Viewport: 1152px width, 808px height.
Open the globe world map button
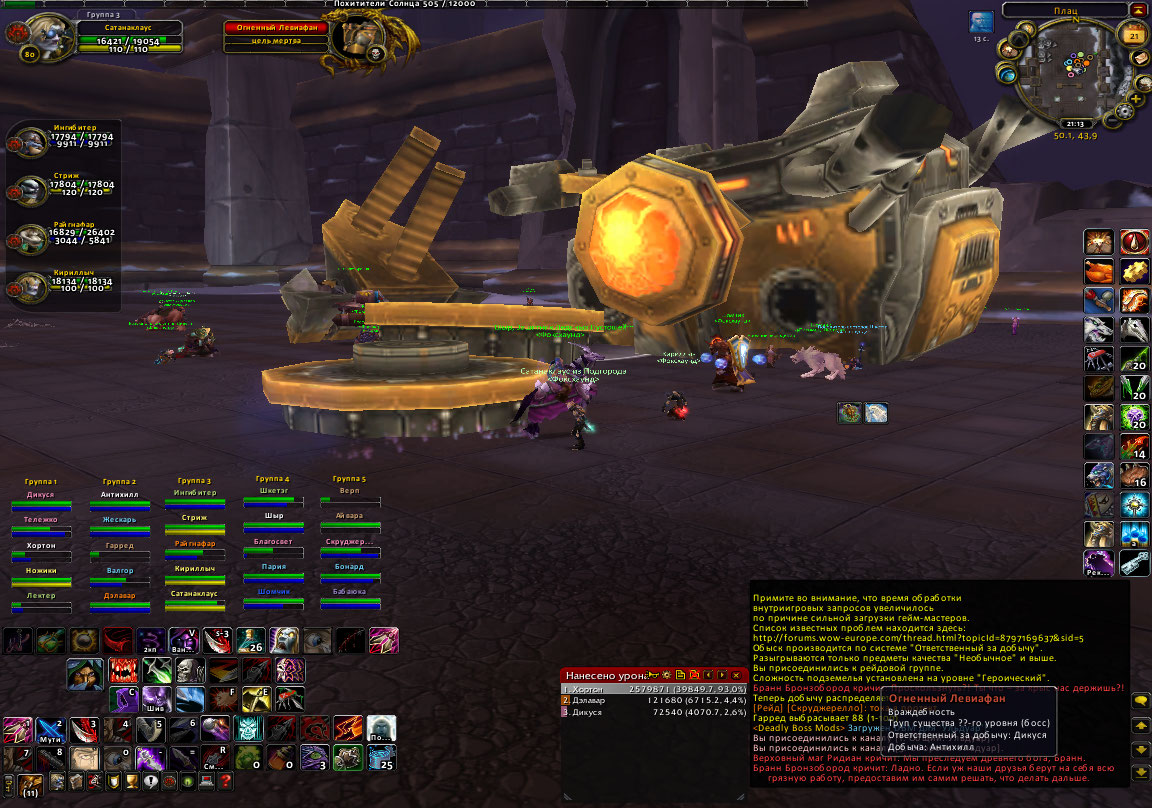point(1006,74)
